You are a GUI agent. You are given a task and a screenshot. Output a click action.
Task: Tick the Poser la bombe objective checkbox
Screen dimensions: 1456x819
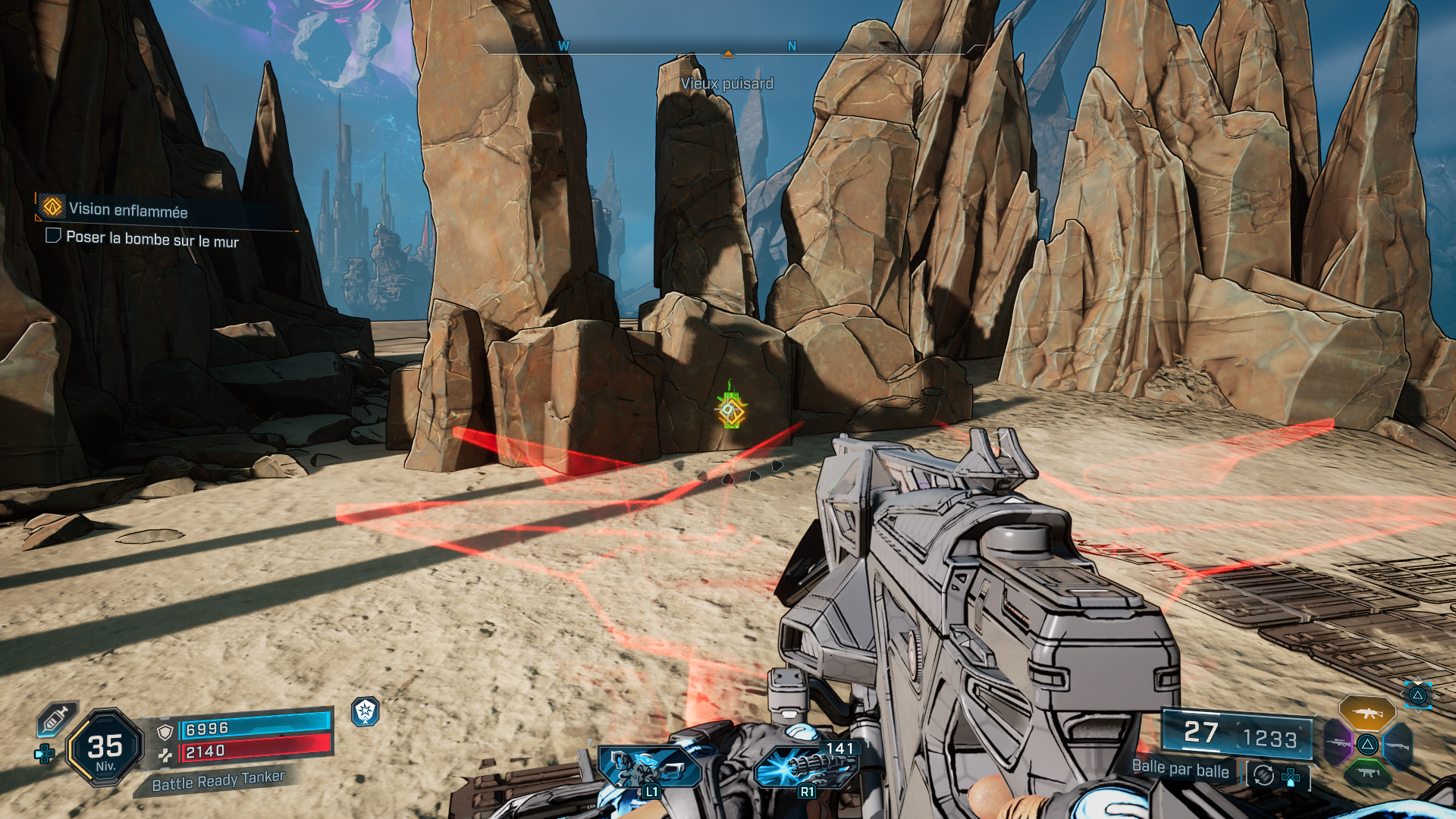(53, 236)
